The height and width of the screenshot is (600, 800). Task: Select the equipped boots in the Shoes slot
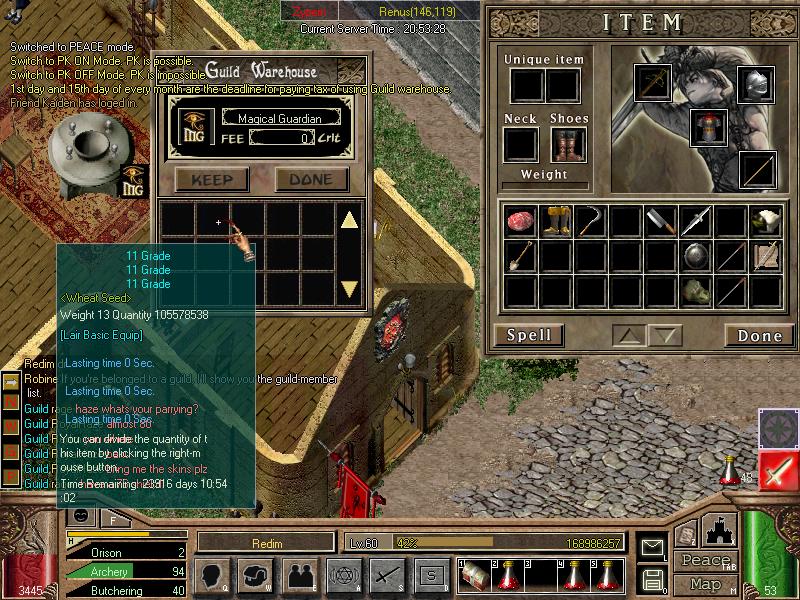[x=567, y=145]
